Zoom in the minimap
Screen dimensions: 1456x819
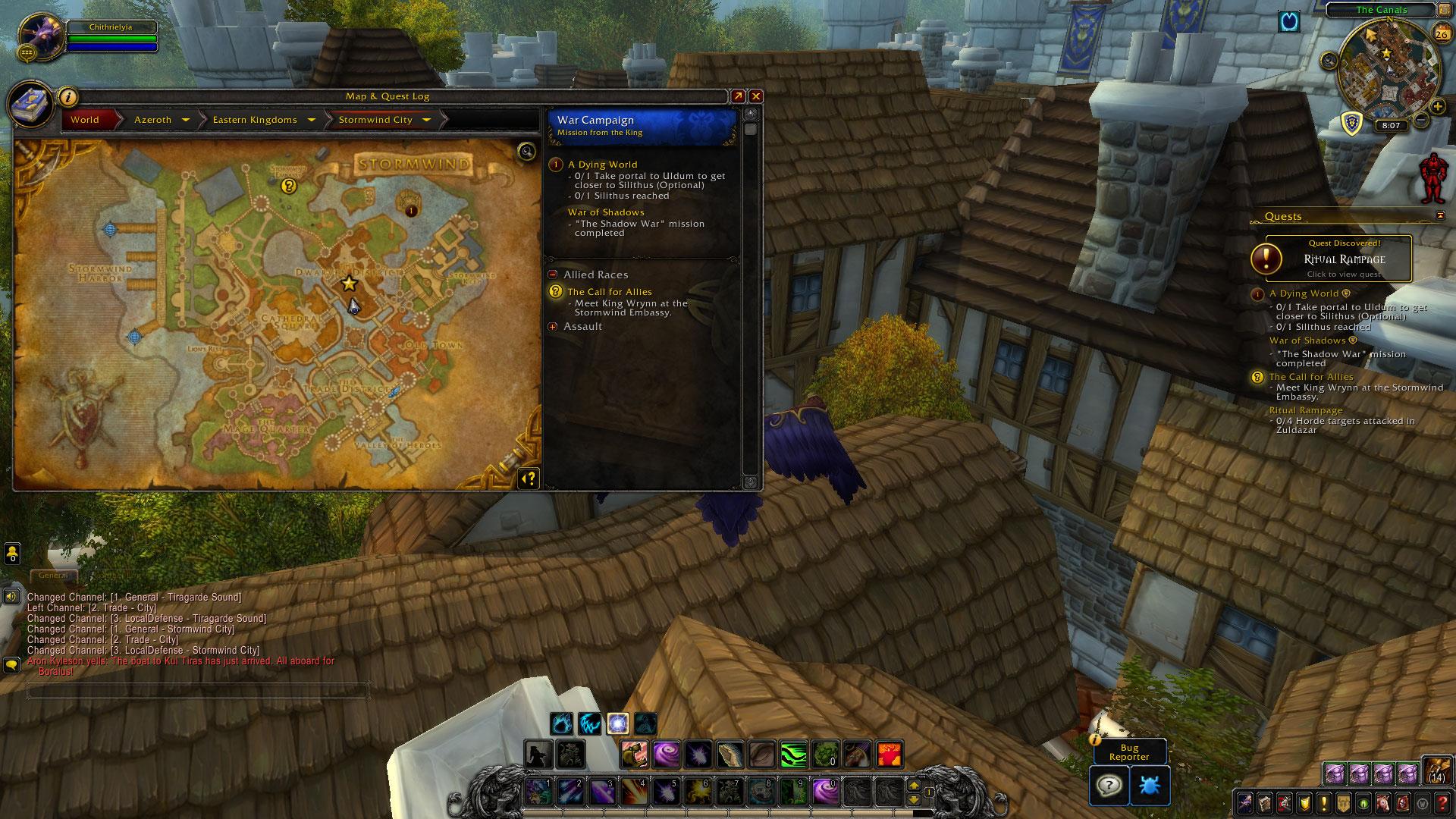(x=1437, y=107)
